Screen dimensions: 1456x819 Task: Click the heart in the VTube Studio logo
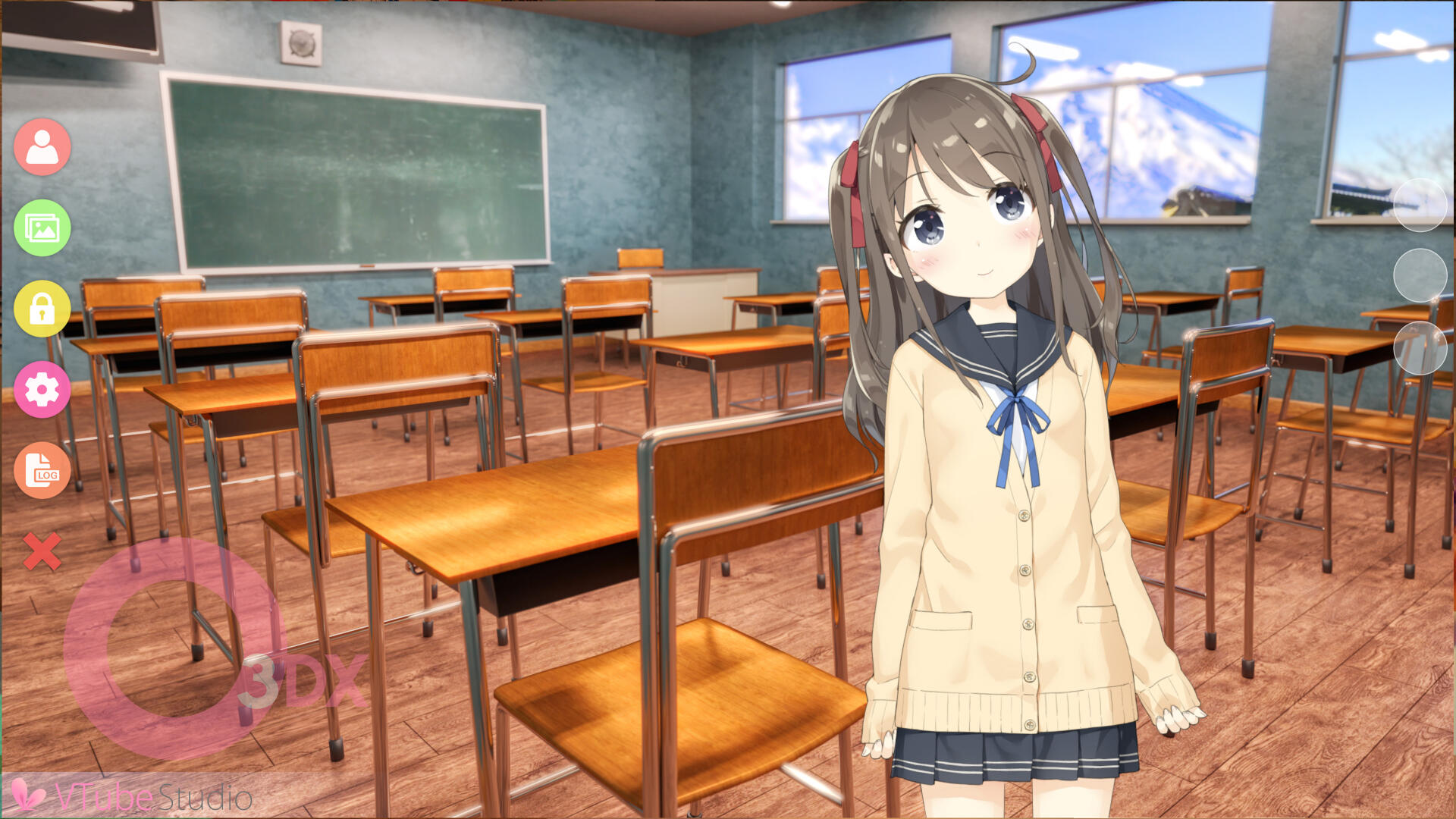[29, 795]
